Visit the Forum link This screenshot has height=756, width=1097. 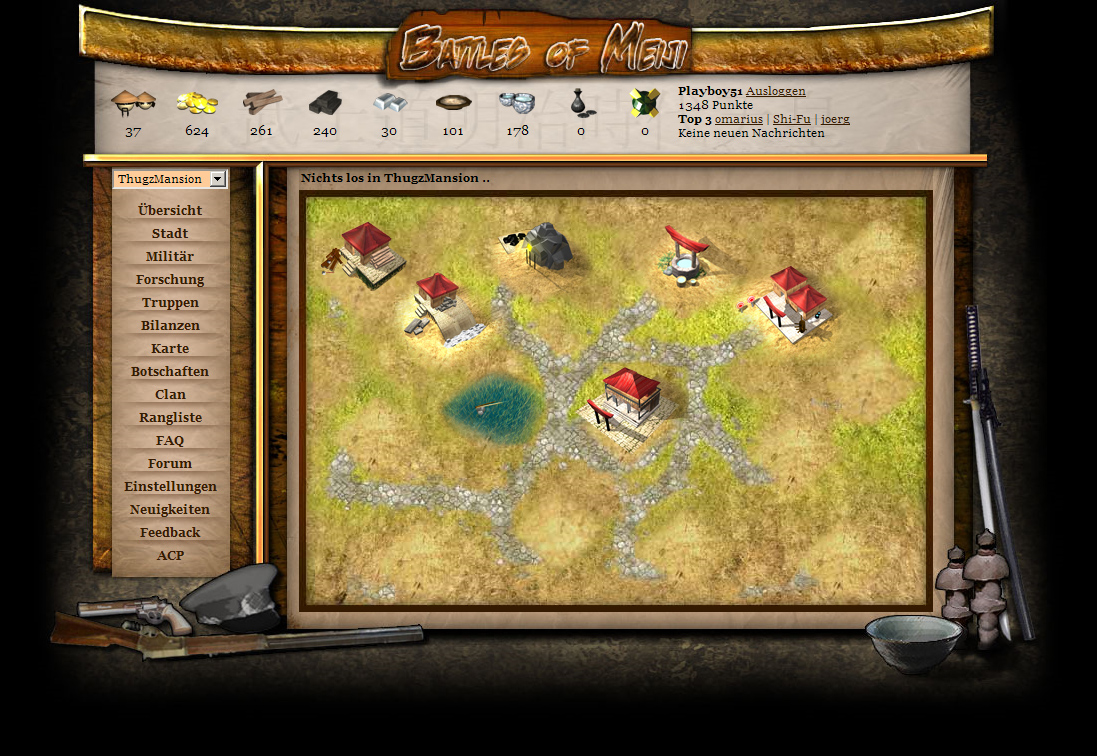point(170,464)
